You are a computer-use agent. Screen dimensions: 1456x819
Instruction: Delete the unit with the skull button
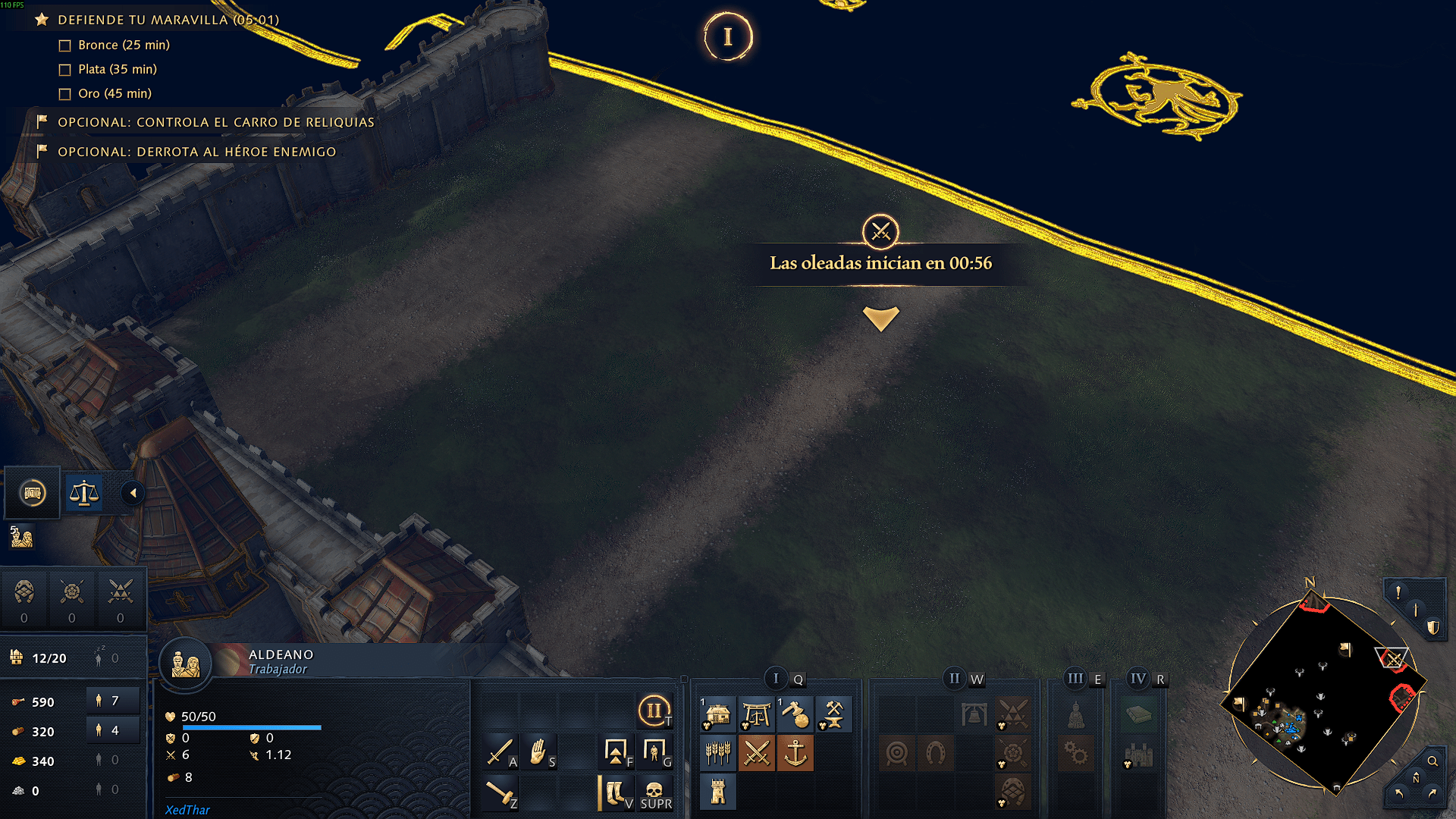[x=654, y=792]
